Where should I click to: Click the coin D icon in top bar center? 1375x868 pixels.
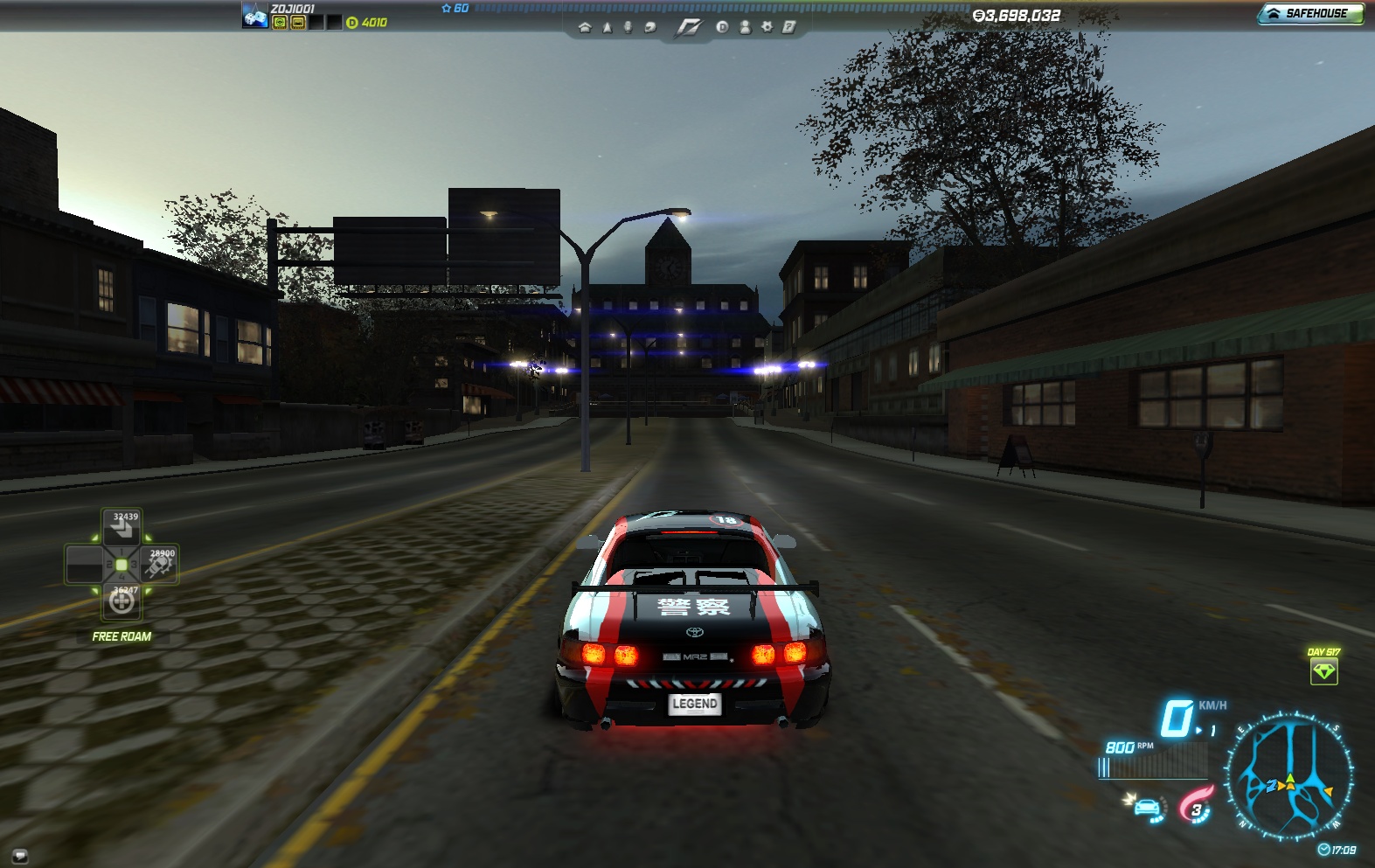[722, 27]
